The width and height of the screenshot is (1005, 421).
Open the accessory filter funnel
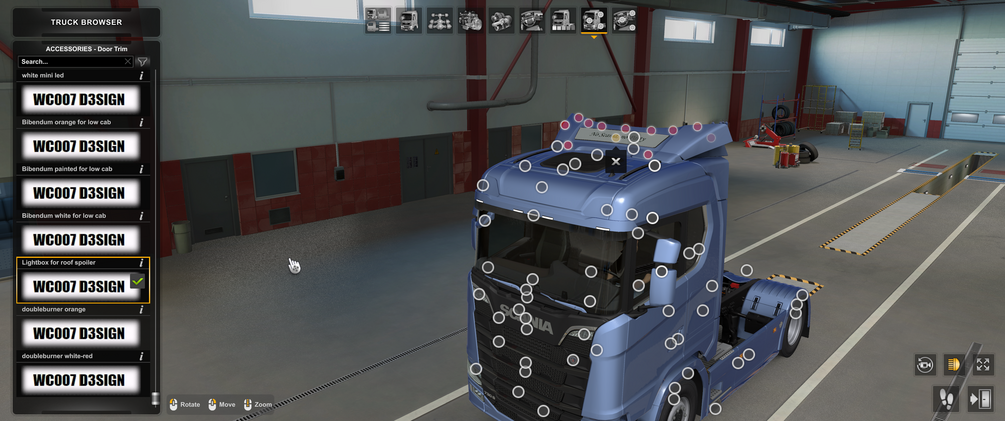[x=143, y=62]
